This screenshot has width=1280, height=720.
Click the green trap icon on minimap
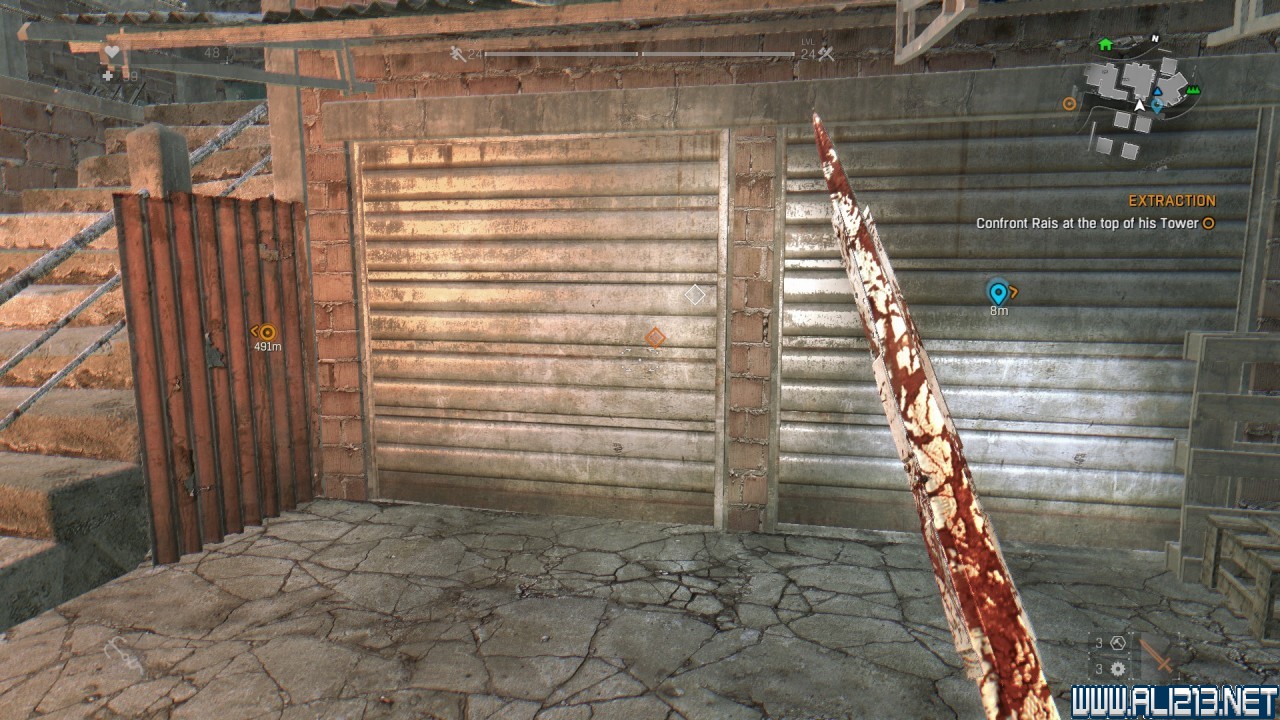(1192, 91)
